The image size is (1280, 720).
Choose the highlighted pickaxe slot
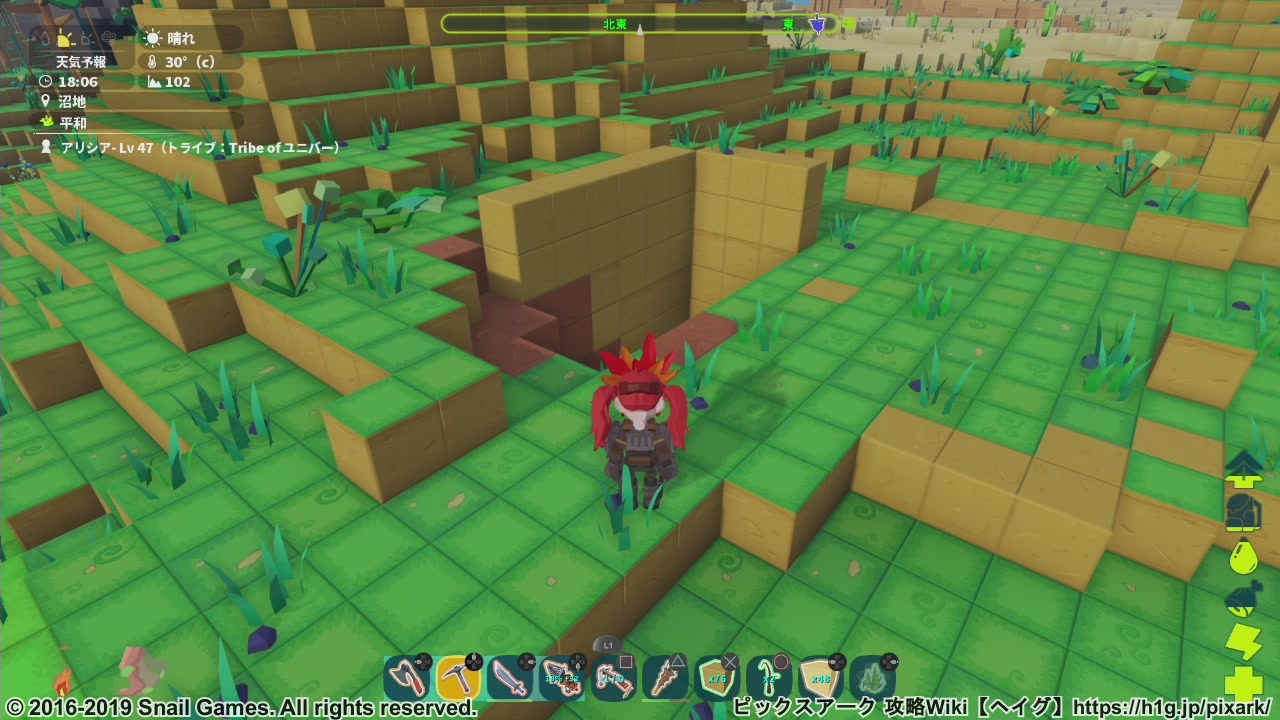click(x=458, y=679)
